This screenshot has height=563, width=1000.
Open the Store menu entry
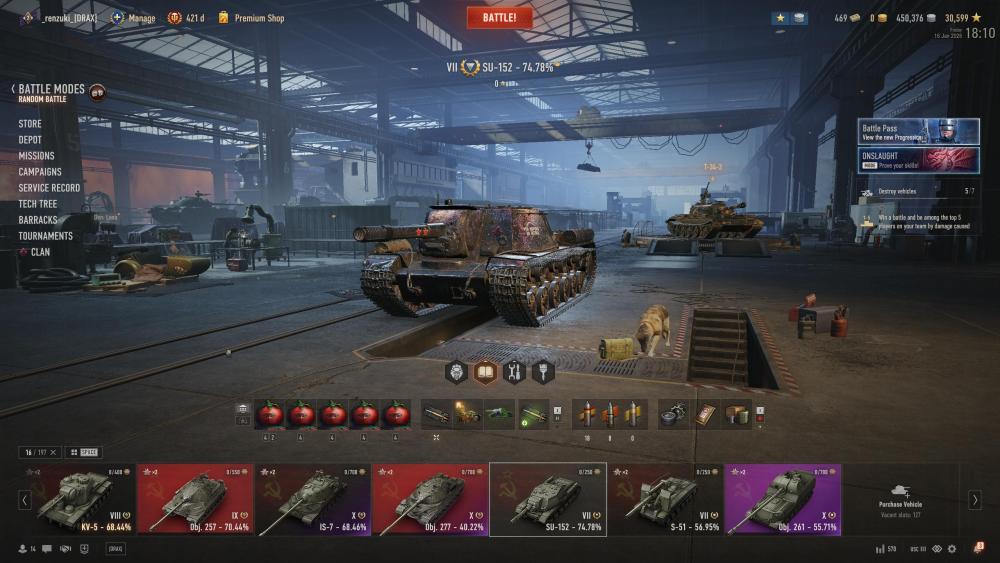click(30, 124)
